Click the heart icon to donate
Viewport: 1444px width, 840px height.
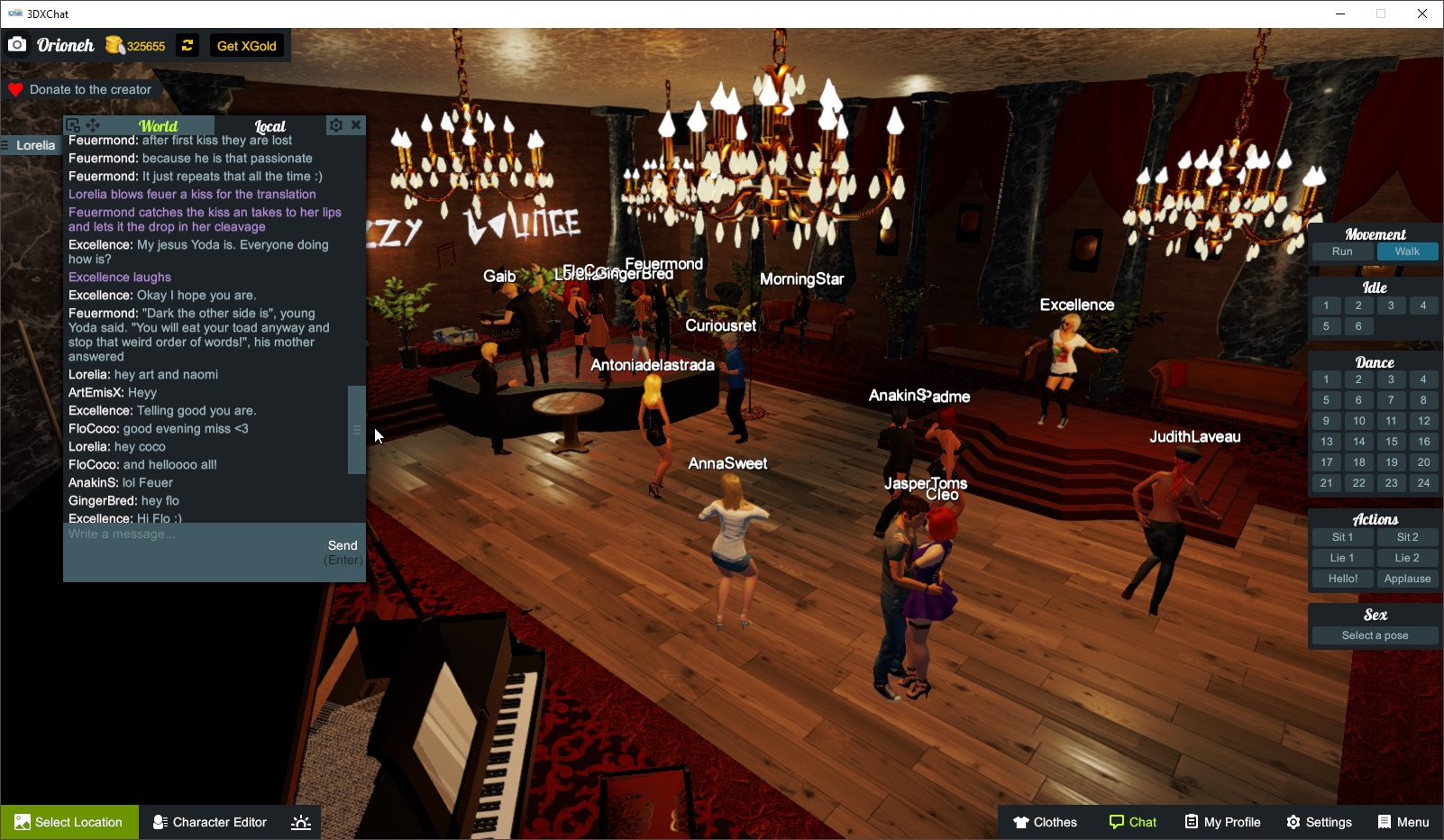click(x=15, y=88)
